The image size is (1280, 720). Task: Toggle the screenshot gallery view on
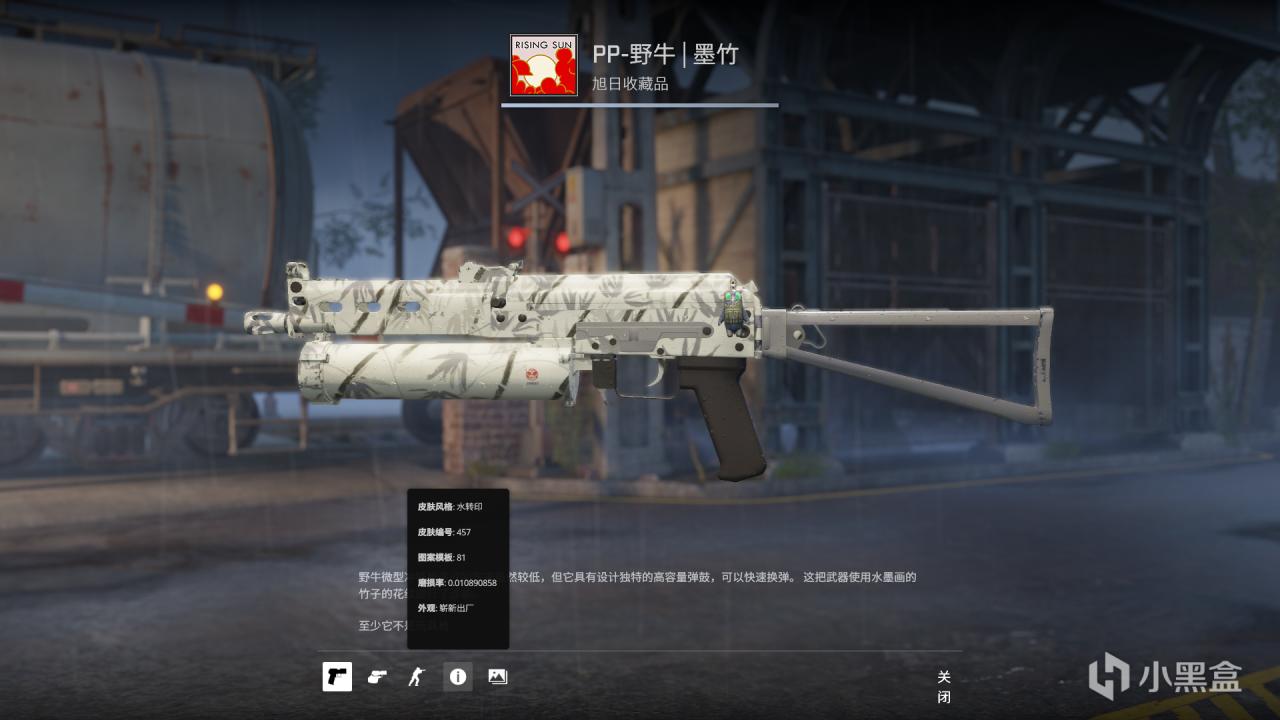pos(497,676)
